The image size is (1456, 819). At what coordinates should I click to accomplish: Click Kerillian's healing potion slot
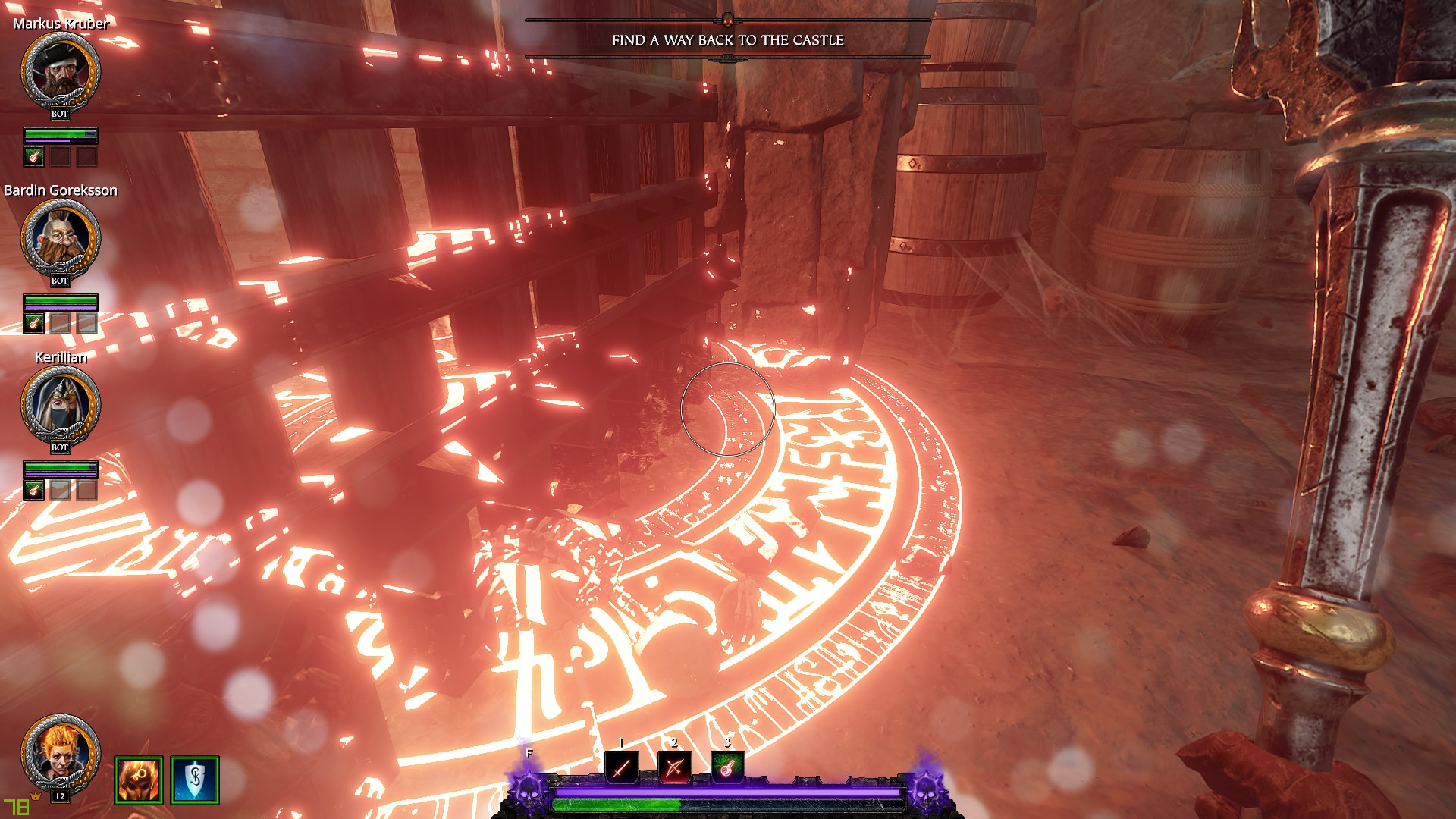(34, 491)
